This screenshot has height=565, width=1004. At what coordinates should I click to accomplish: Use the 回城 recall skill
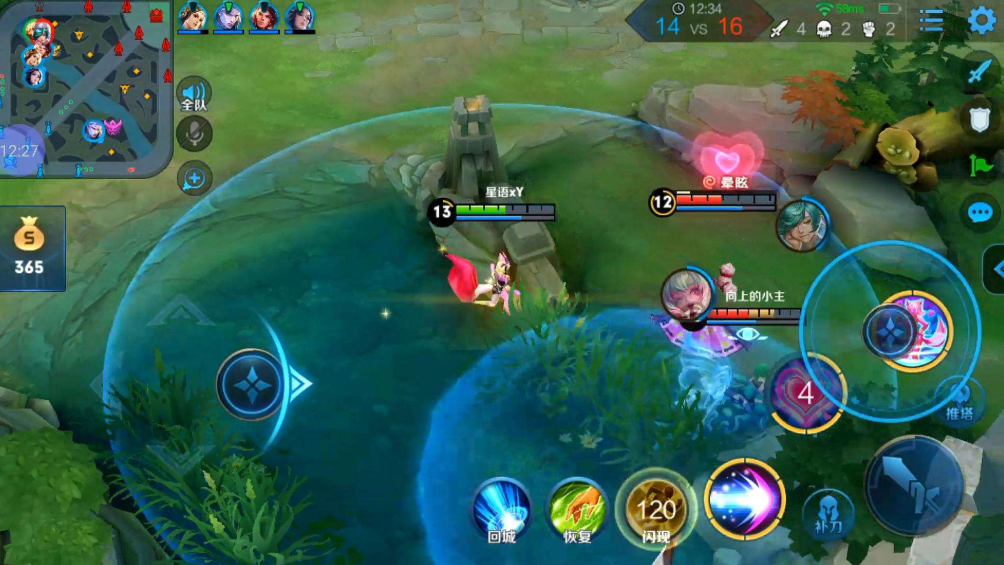click(501, 508)
